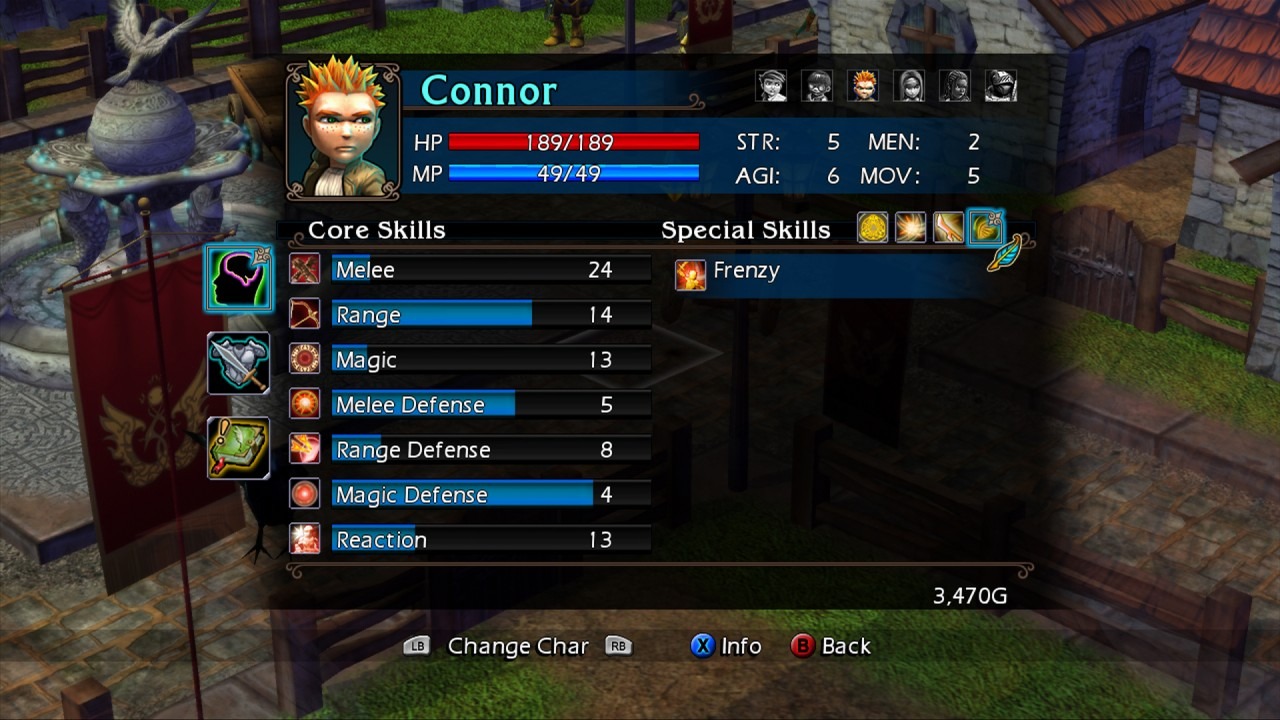Show the blade special skills category
Viewport: 1280px width, 720px height.
(x=947, y=228)
